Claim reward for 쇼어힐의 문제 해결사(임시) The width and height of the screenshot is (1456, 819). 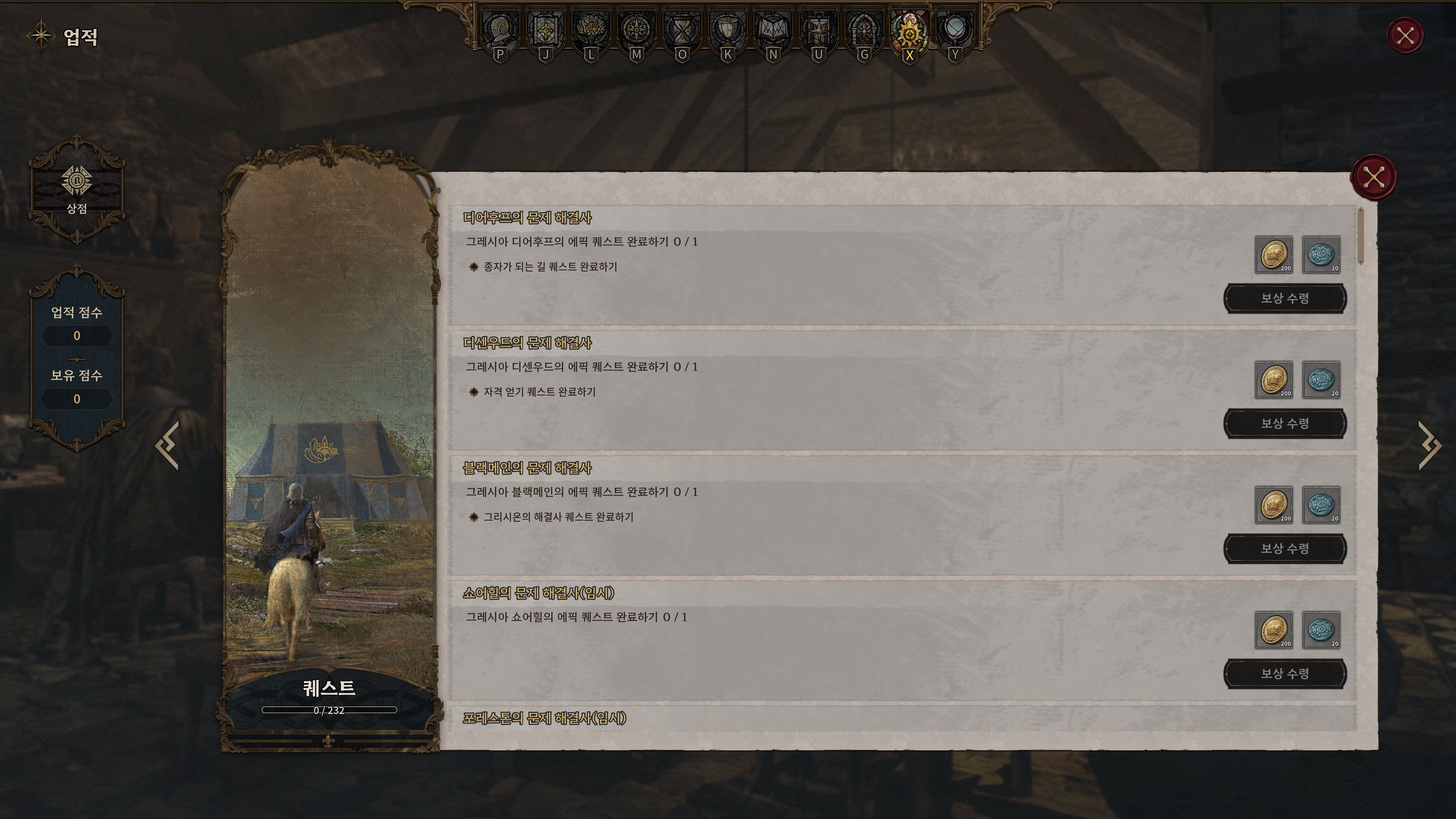coord(1285,674)
